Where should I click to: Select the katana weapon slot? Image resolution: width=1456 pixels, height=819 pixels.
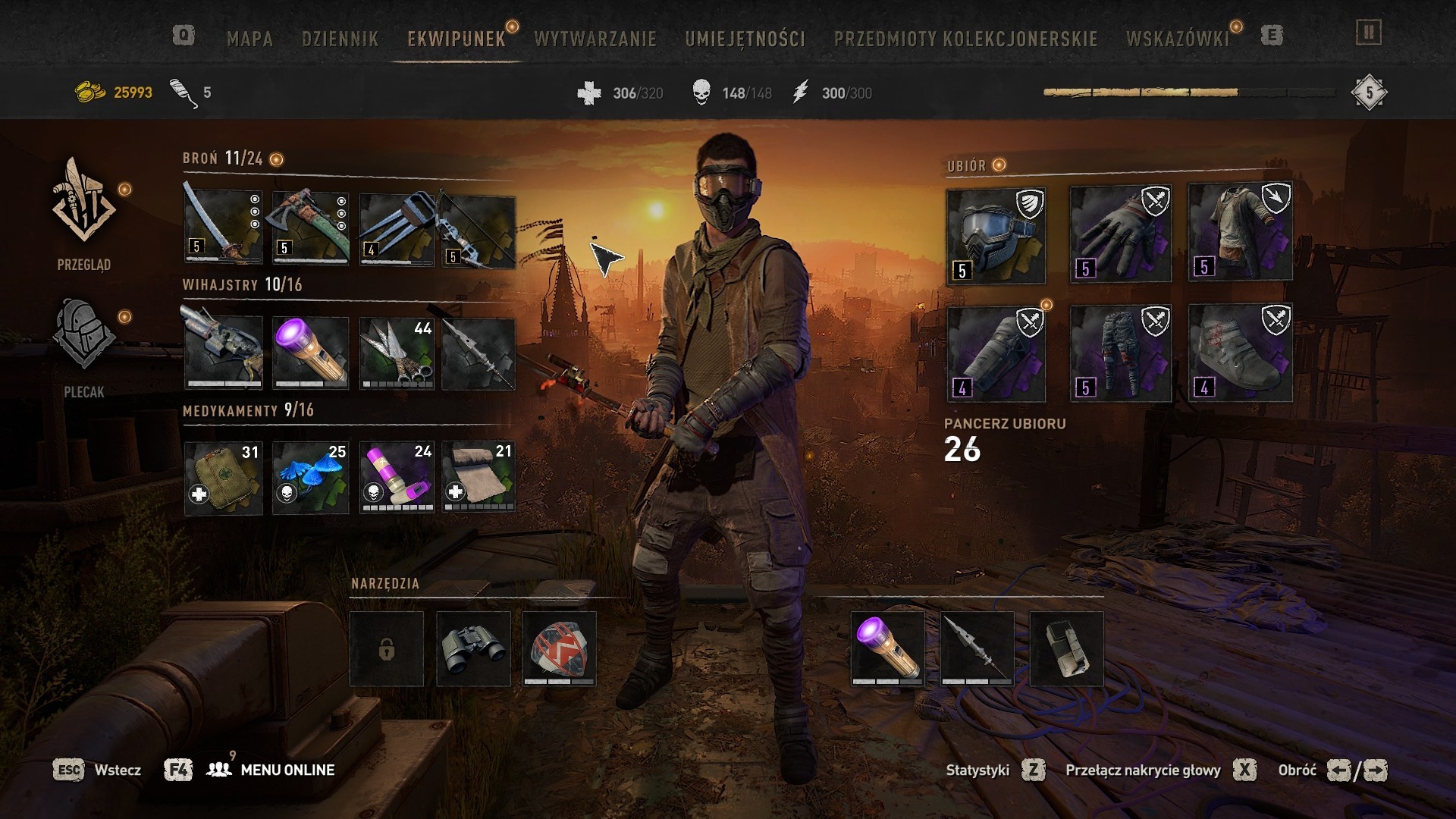(223, 227)
